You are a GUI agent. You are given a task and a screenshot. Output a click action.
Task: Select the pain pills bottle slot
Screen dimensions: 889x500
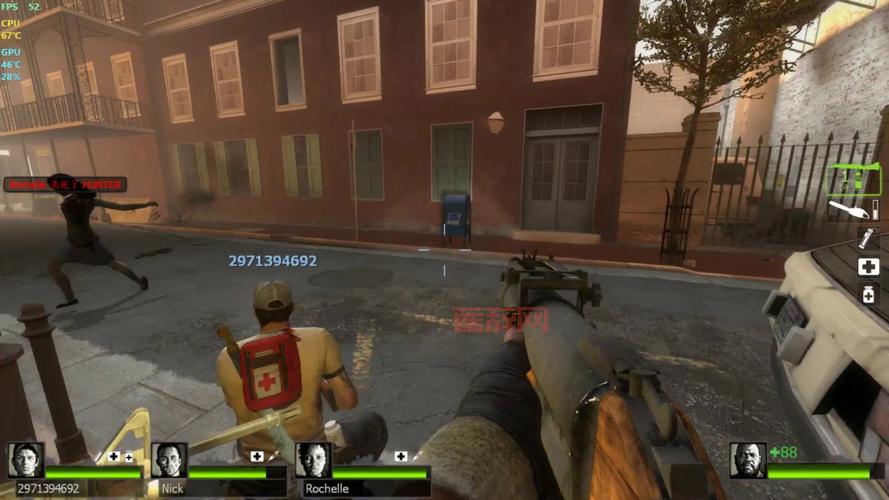coord(868,293)
